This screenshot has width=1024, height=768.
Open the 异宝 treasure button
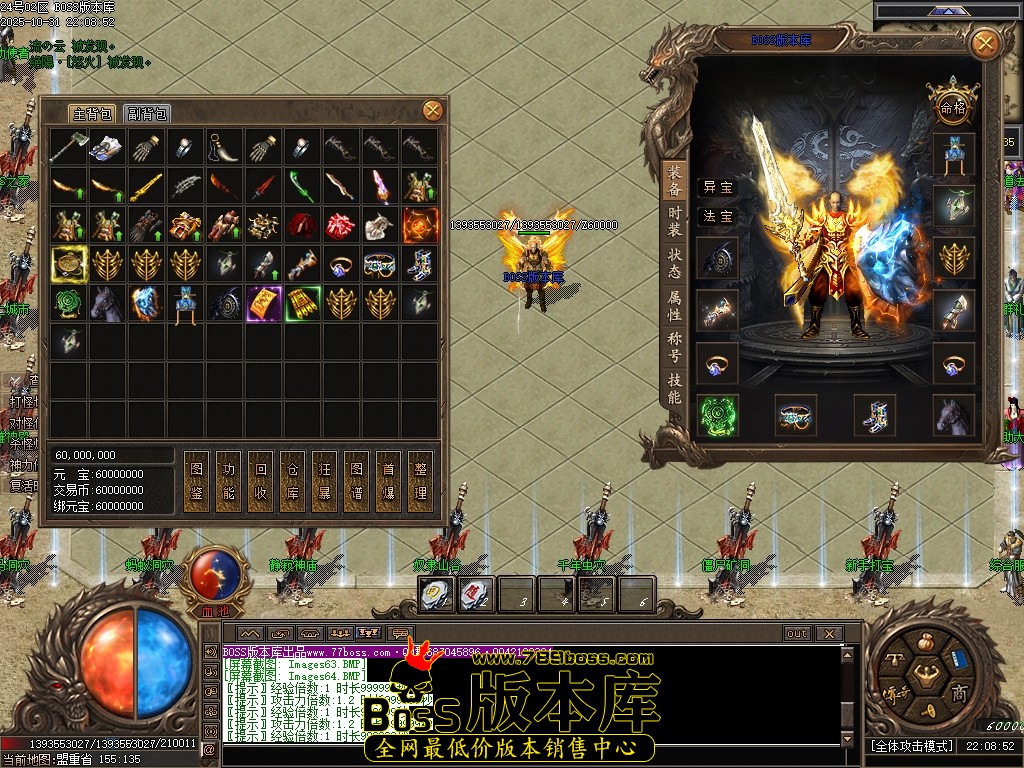pos(718,187)
